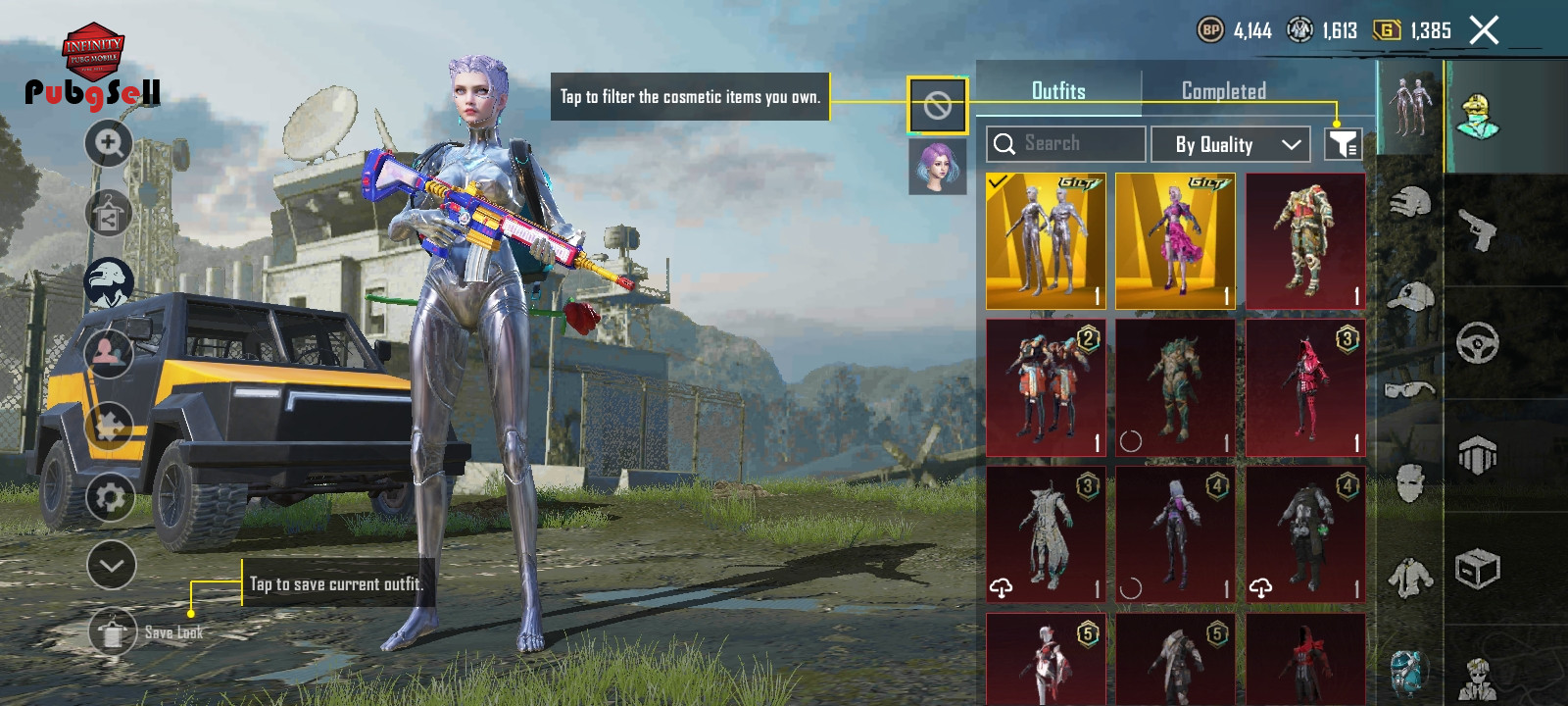
Task: Switch to the Completed tab
Action: pos(1223,91)
